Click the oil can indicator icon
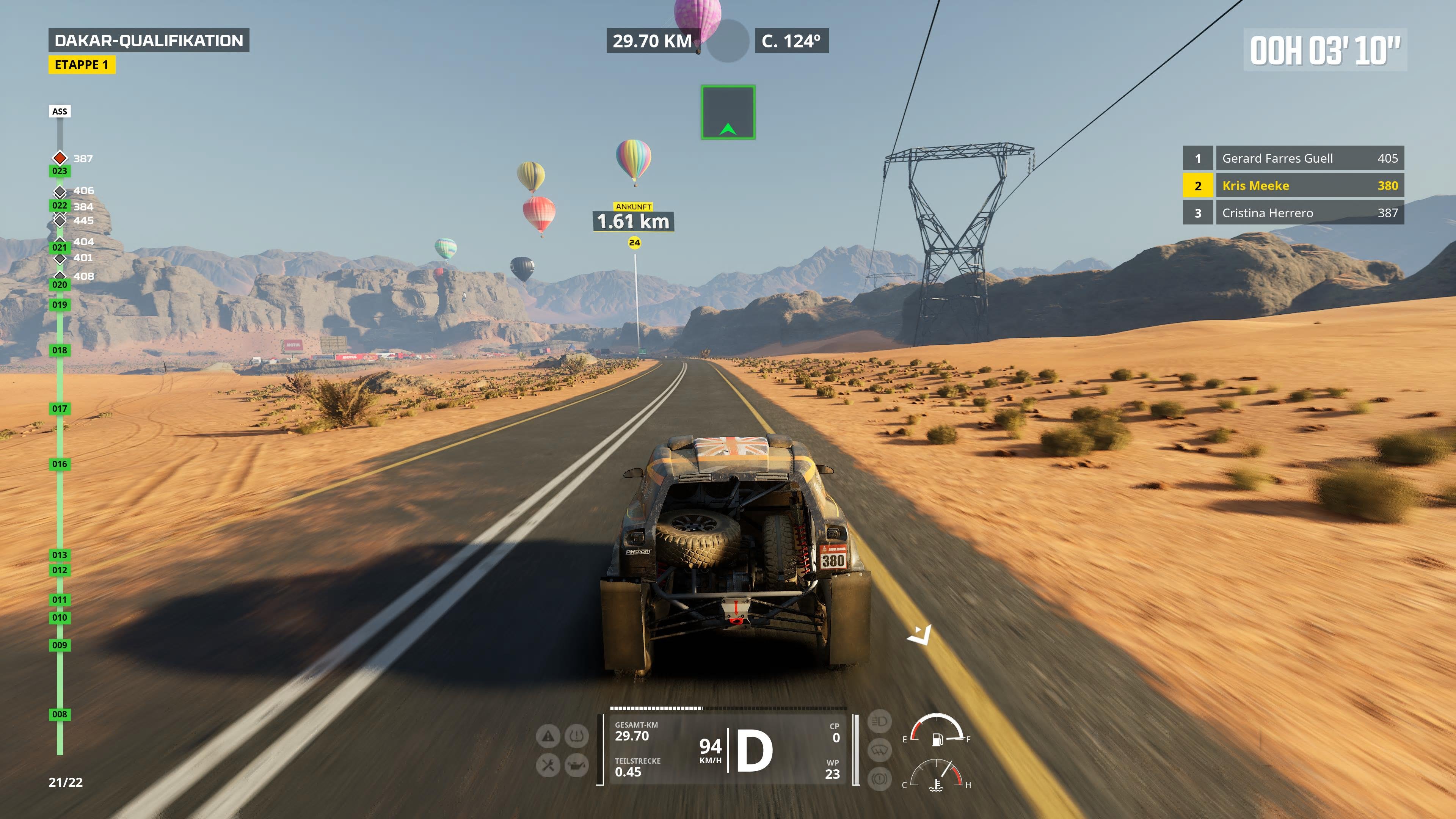The width and height of the screenshot is (1456, 819). [x=577, y=766]
